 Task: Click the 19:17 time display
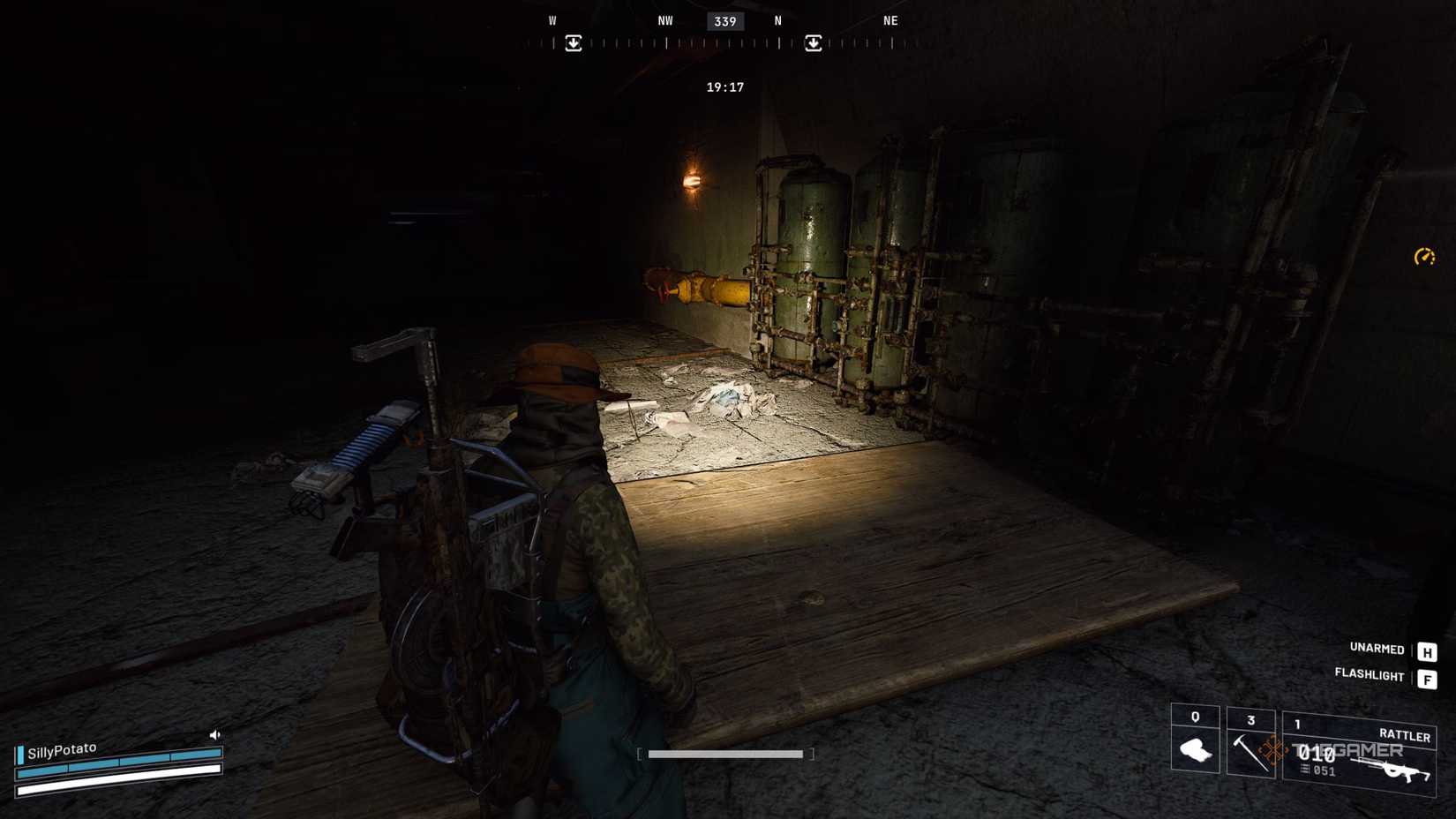point(724,86)
